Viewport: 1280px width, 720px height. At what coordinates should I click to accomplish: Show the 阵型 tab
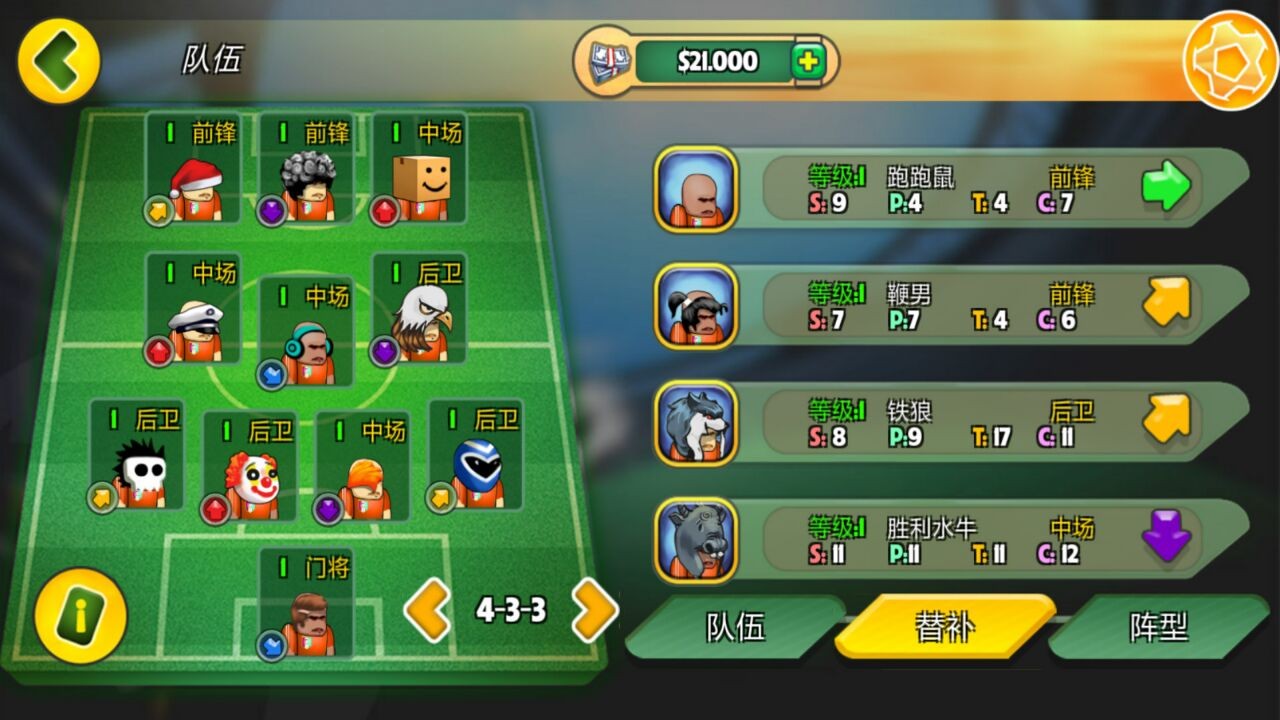coord(1158,627)
